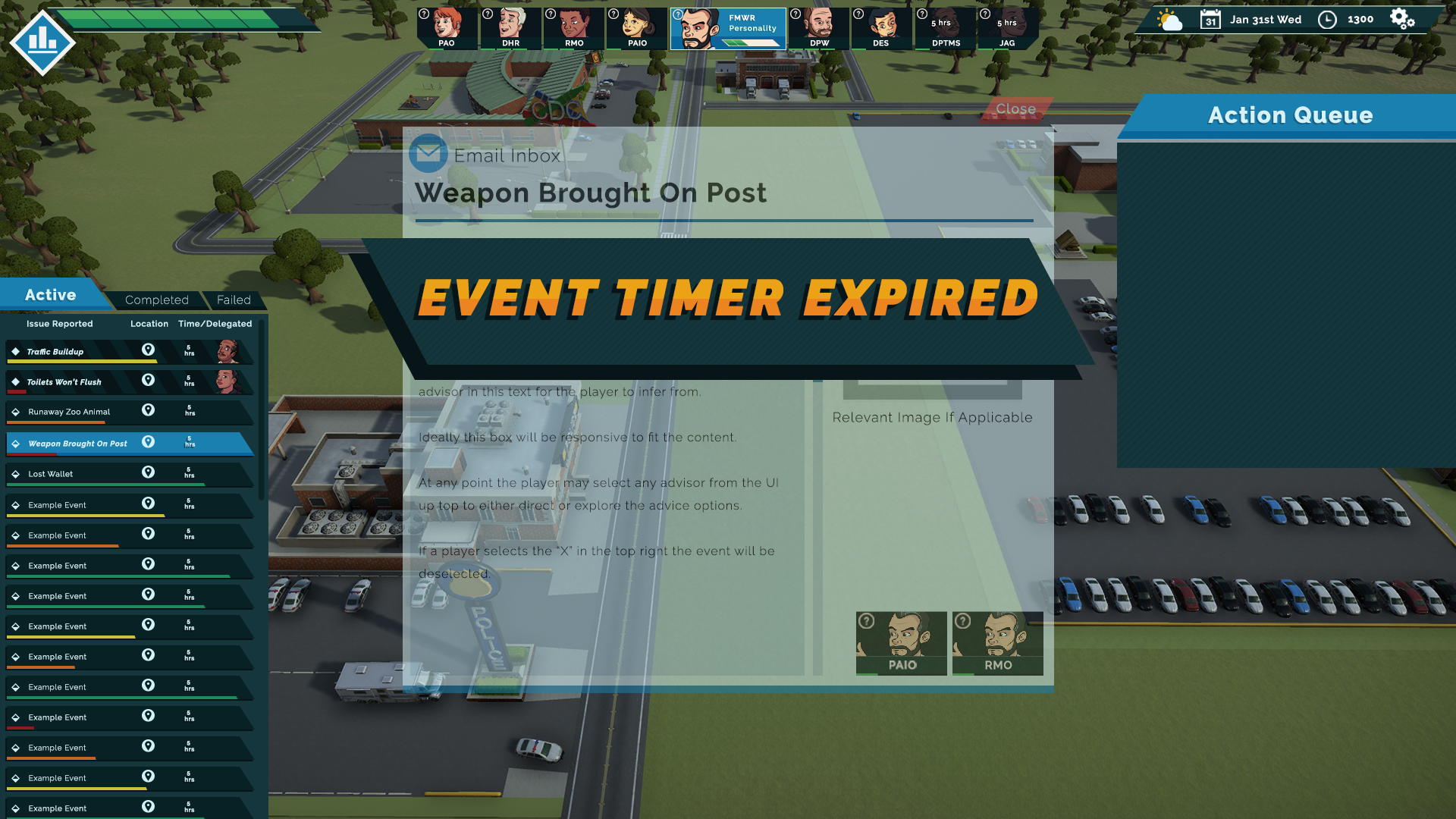Click the location pin for Traffic Buildup
Viewport: 1456px width, 819px height.
coord(148,350)
